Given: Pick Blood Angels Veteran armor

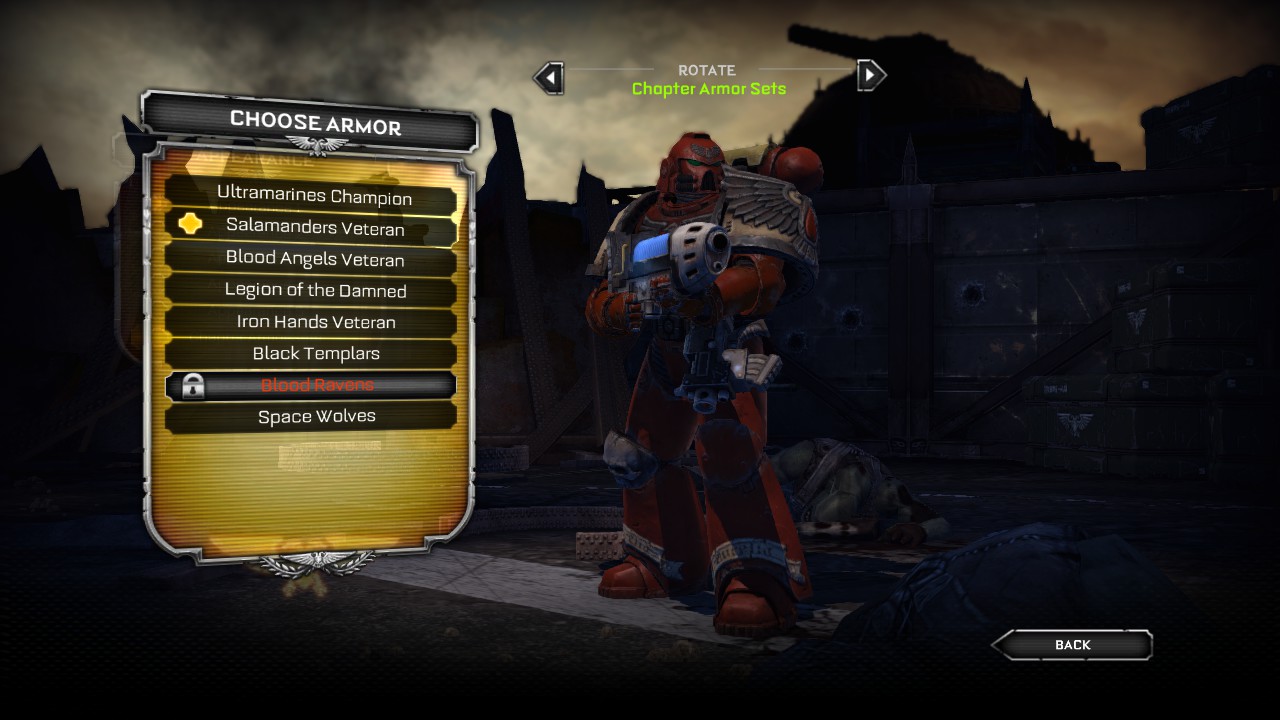Looking at the screenshot, I should 314,259.
